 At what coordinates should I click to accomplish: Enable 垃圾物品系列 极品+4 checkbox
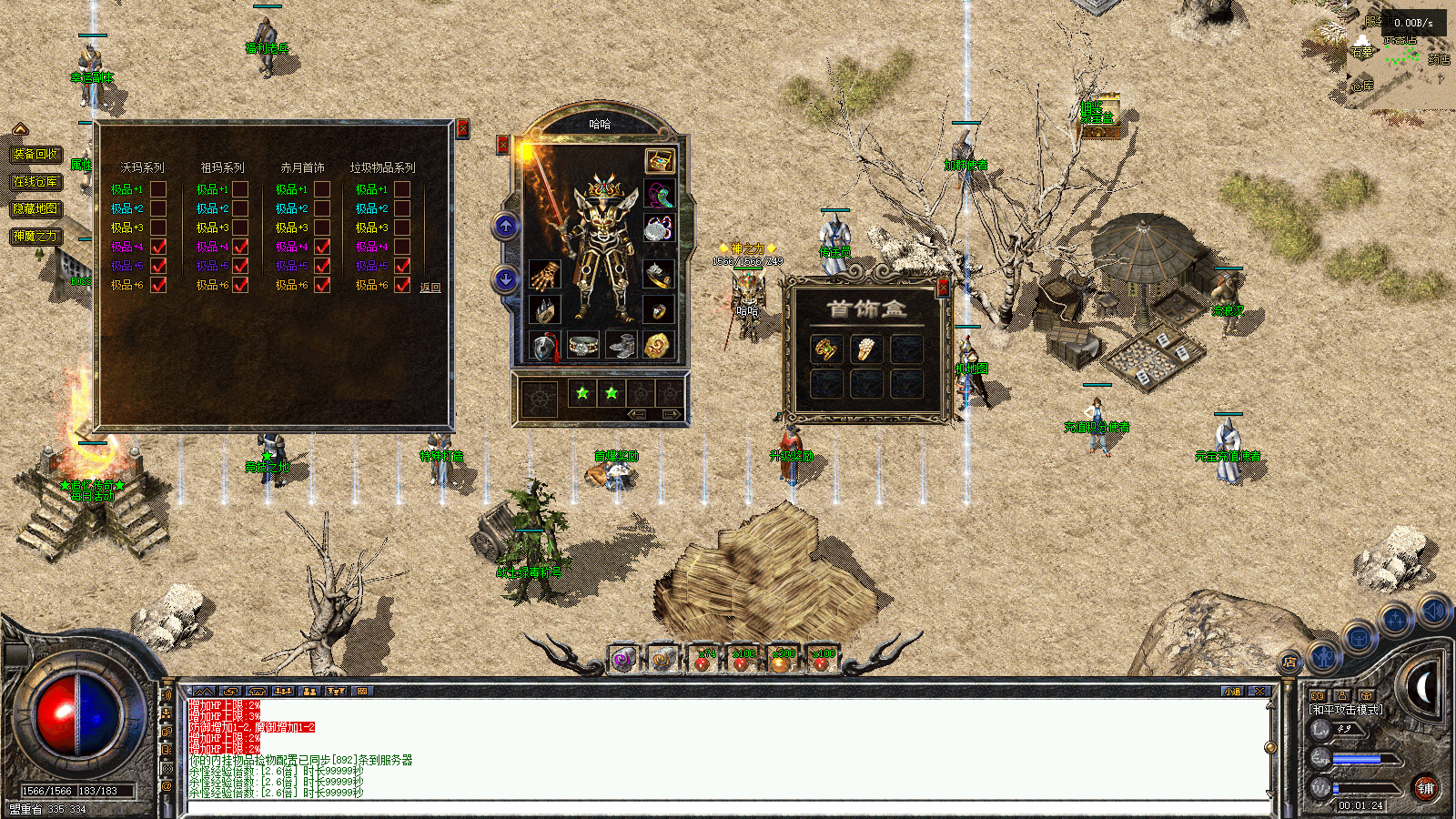pos(402,247)
